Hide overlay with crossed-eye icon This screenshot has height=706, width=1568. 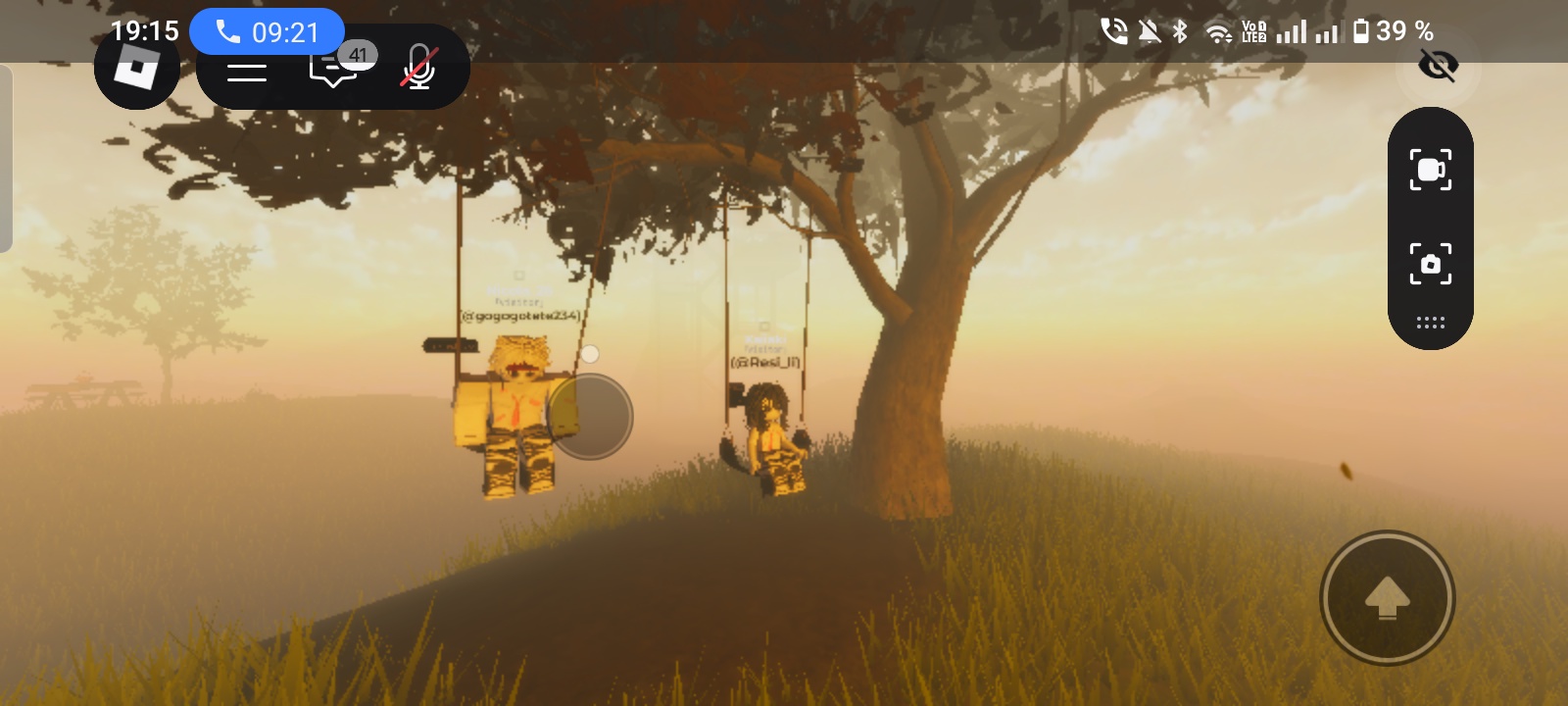click(x=1438, y=67)
